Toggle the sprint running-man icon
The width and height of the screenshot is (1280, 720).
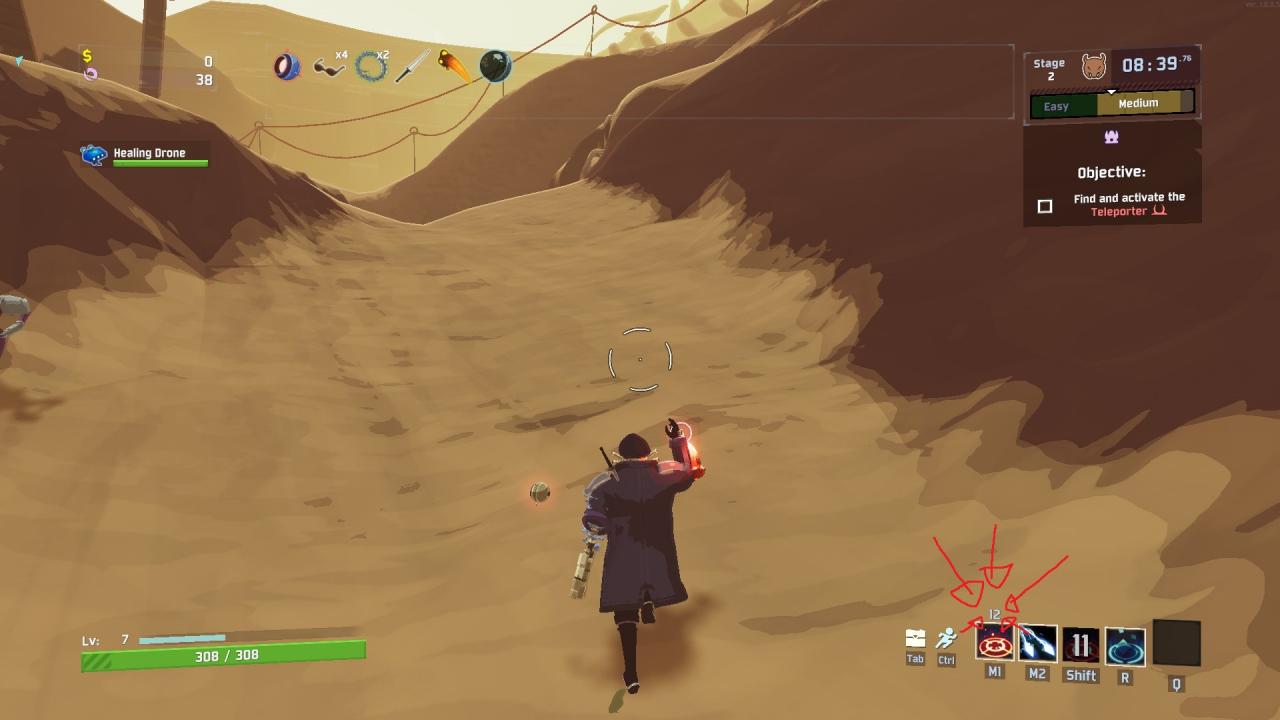(x=946, y=638)
